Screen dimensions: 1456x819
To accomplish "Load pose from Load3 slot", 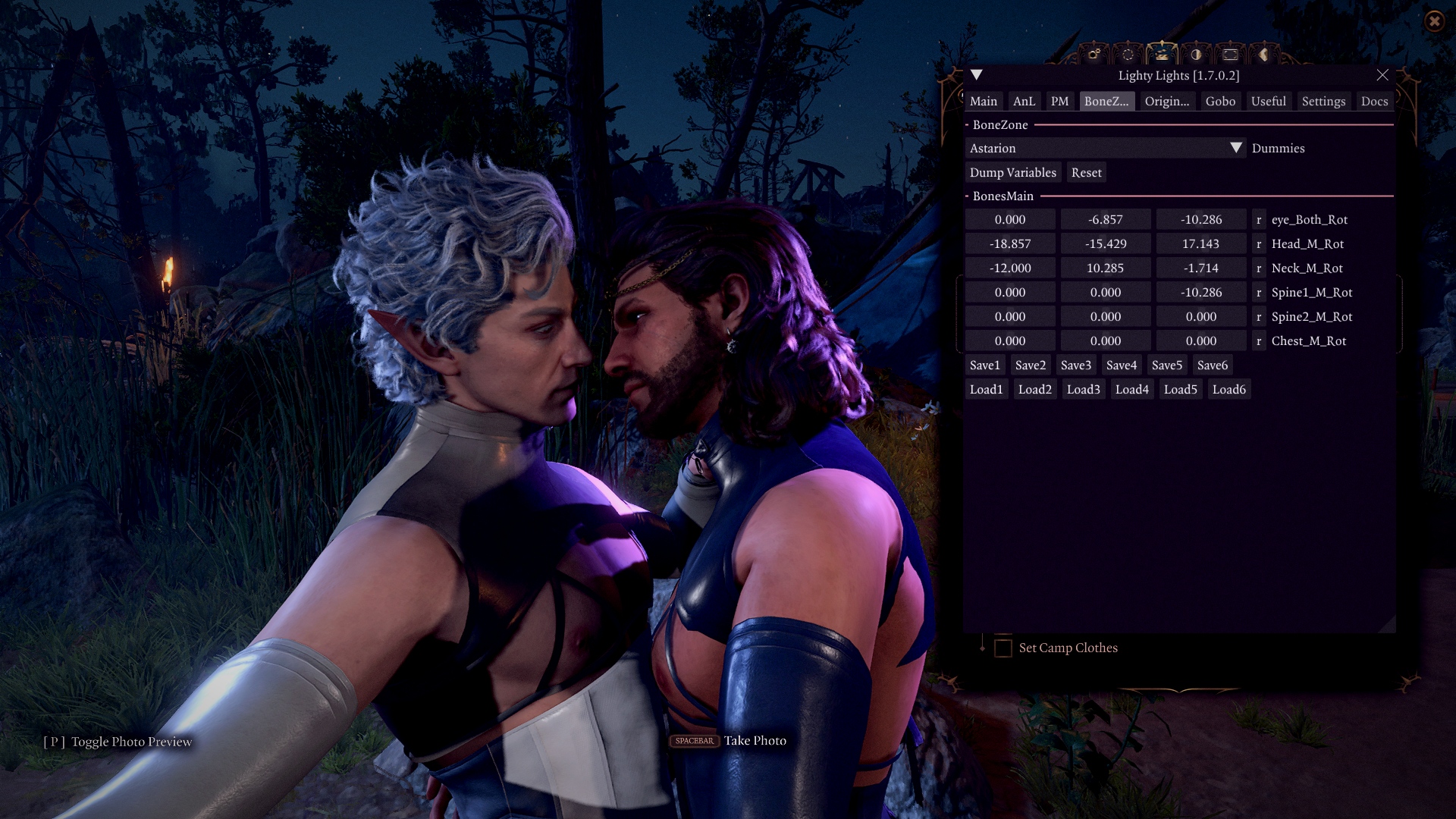I will [1083, 389].
